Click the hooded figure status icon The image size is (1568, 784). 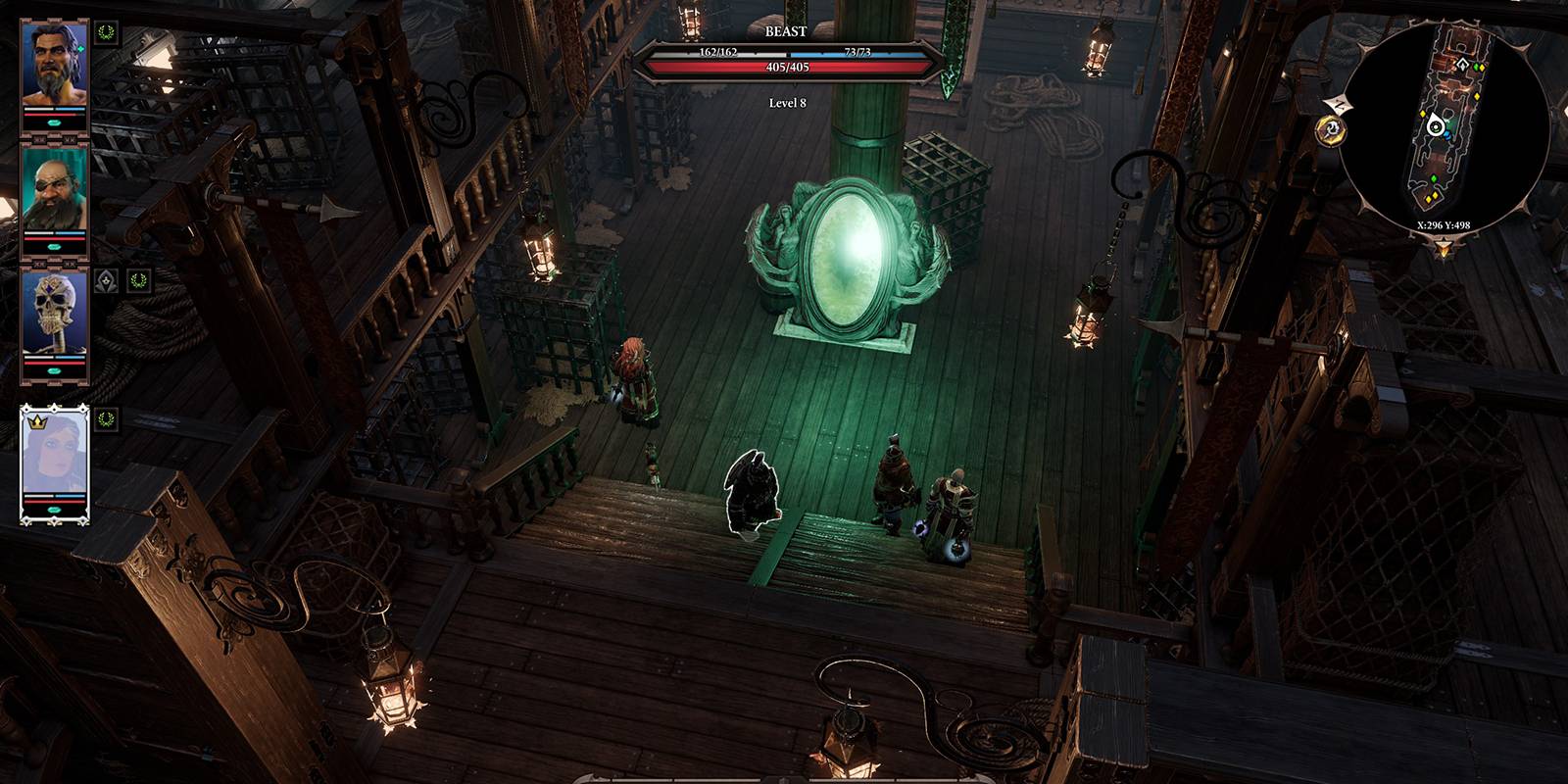point(107,283)
